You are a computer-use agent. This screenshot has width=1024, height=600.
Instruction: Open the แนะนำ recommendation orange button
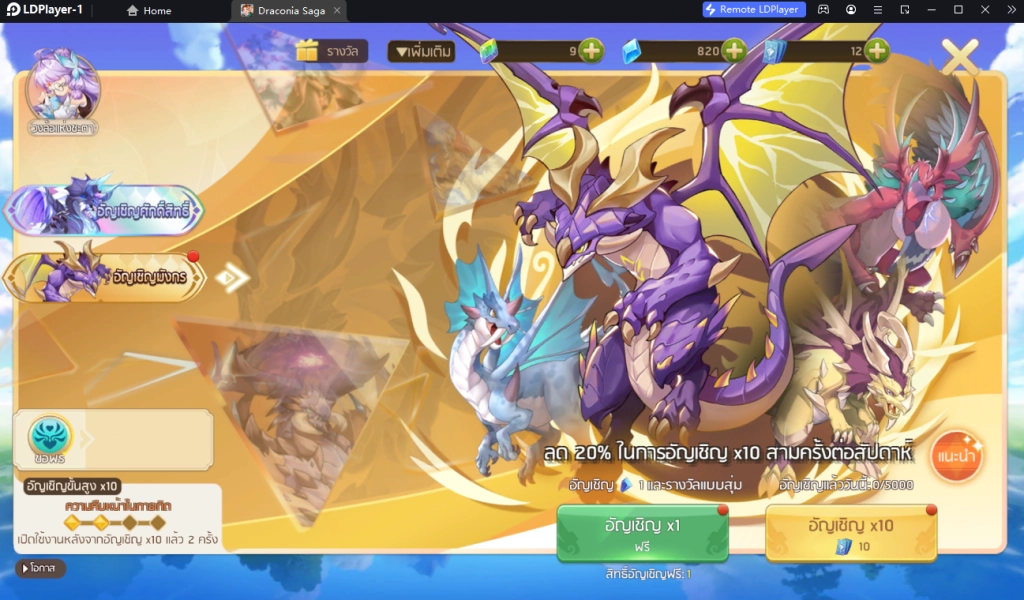[x=956, y=457]
